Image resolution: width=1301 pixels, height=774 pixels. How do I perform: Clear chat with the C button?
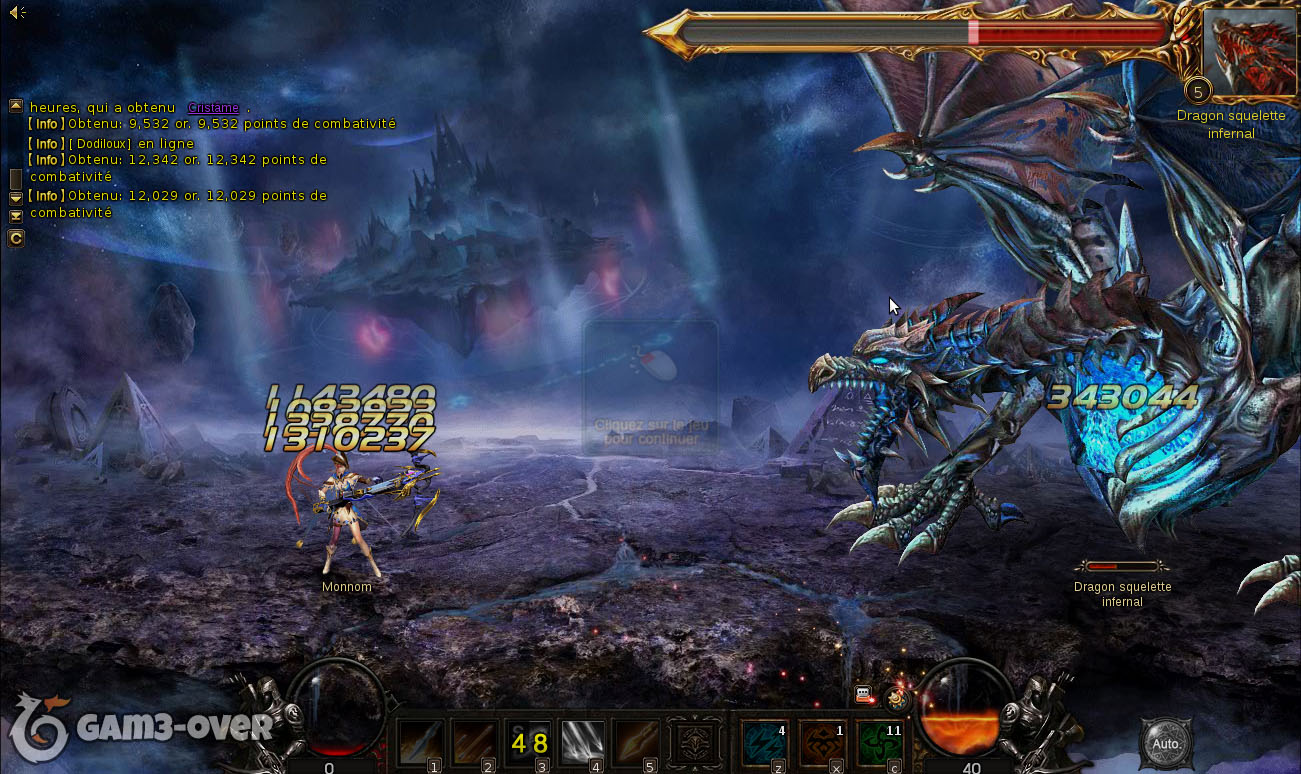pyautogui.click(x=16, y=238)
